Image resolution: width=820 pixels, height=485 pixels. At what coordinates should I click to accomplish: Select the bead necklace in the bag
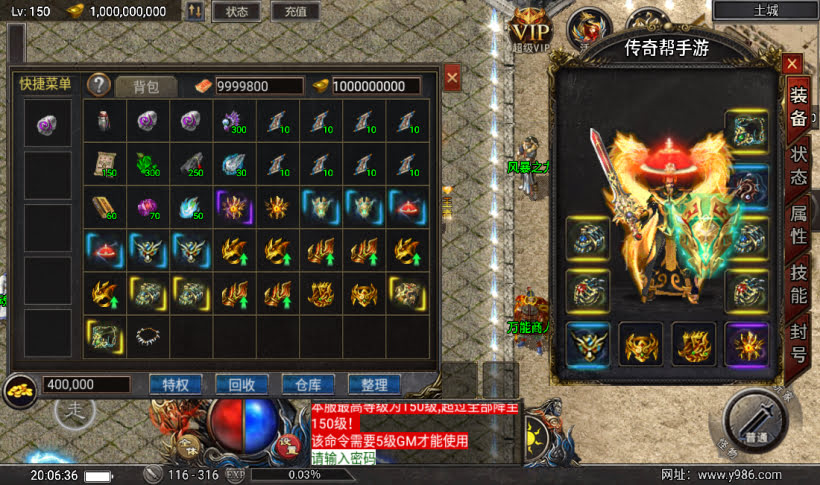tap(148, 337)
